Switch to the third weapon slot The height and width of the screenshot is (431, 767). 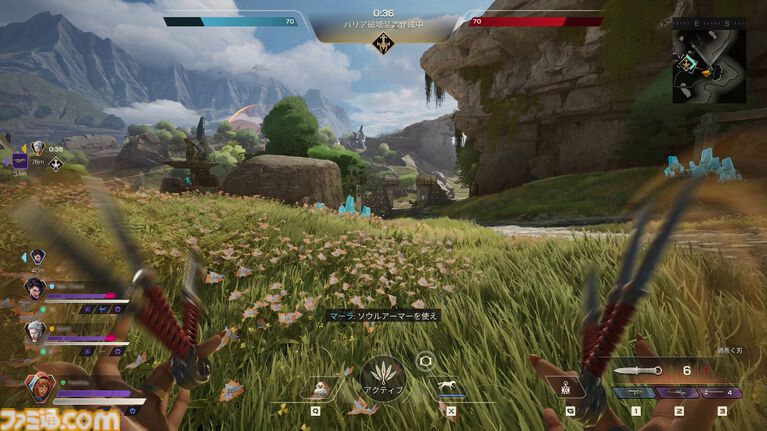tap(720, 394)
